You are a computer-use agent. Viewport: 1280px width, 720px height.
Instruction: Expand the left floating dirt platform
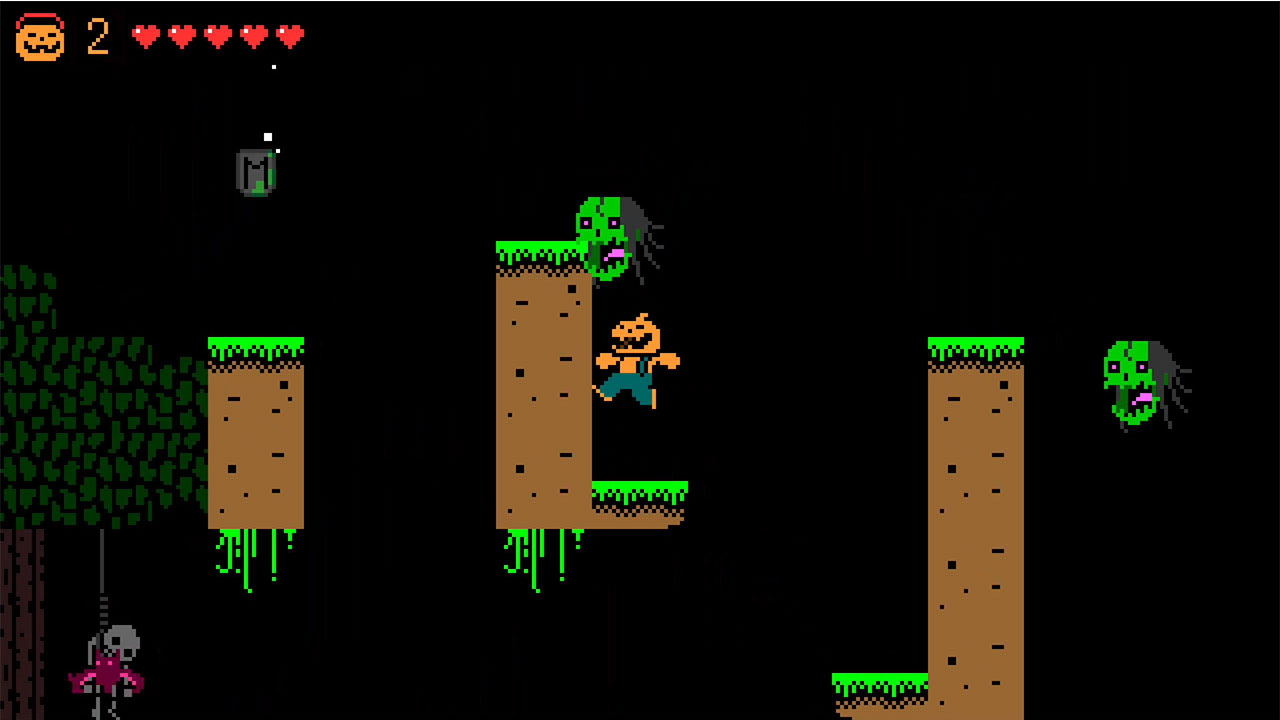255,430
